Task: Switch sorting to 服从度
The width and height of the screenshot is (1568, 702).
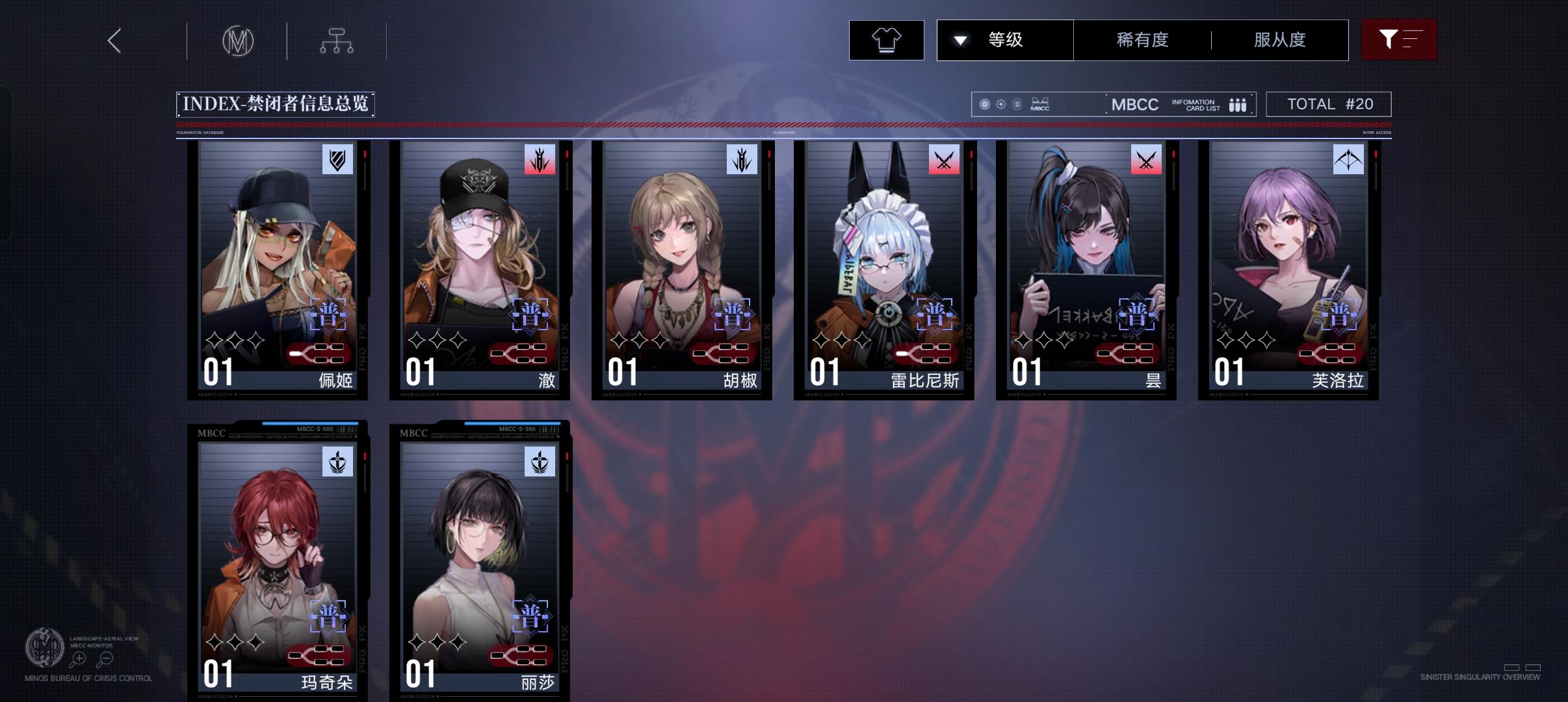Action: 1279,40
